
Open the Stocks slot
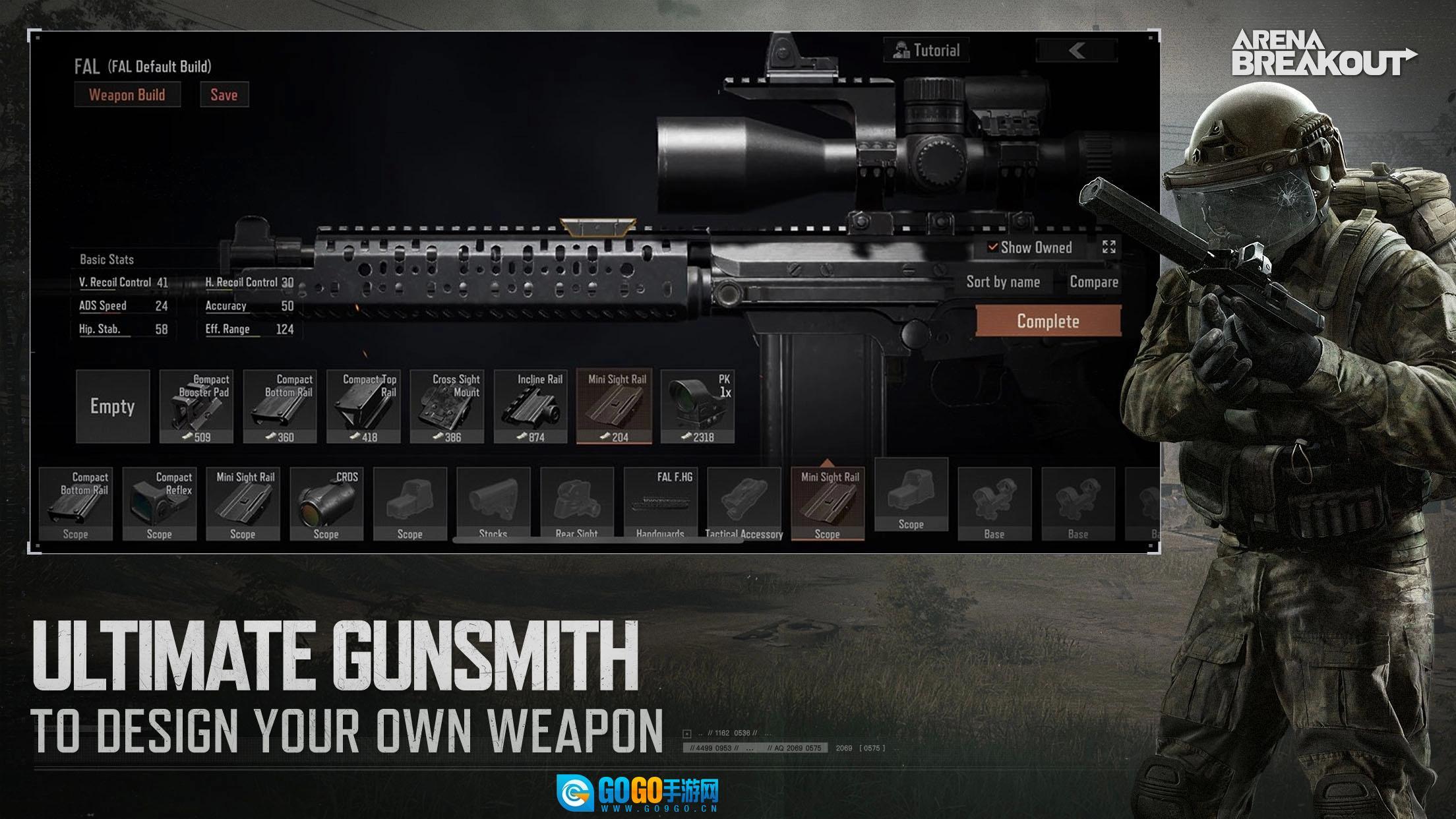tap(493, 504)
